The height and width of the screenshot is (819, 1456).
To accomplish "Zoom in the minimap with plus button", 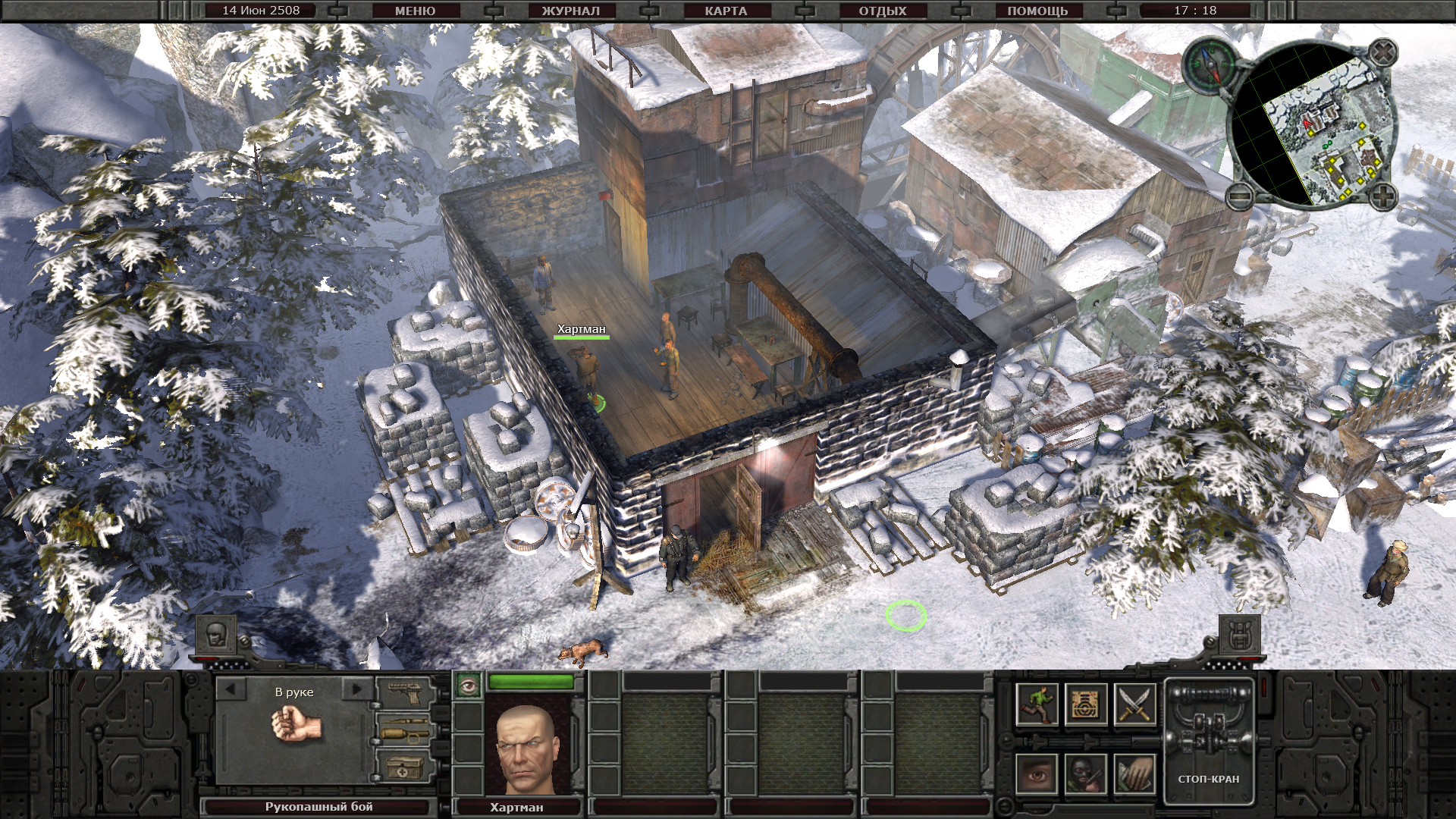I will click(x=1383, y=197).
